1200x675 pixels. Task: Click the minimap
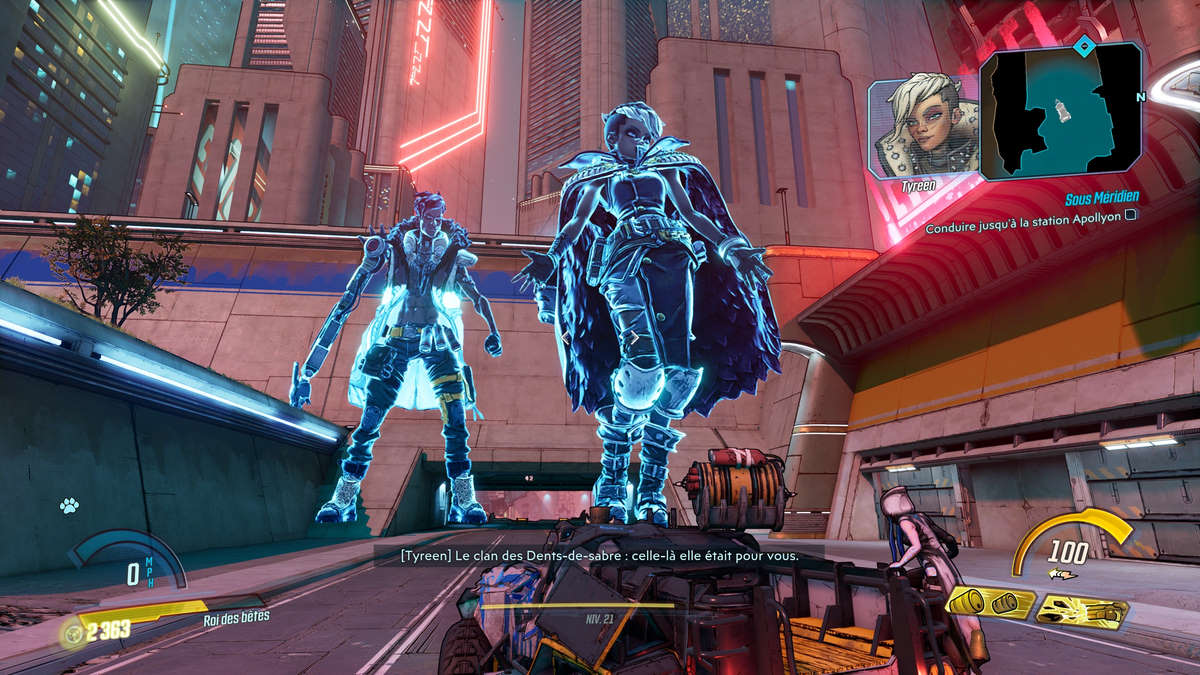1060,111
